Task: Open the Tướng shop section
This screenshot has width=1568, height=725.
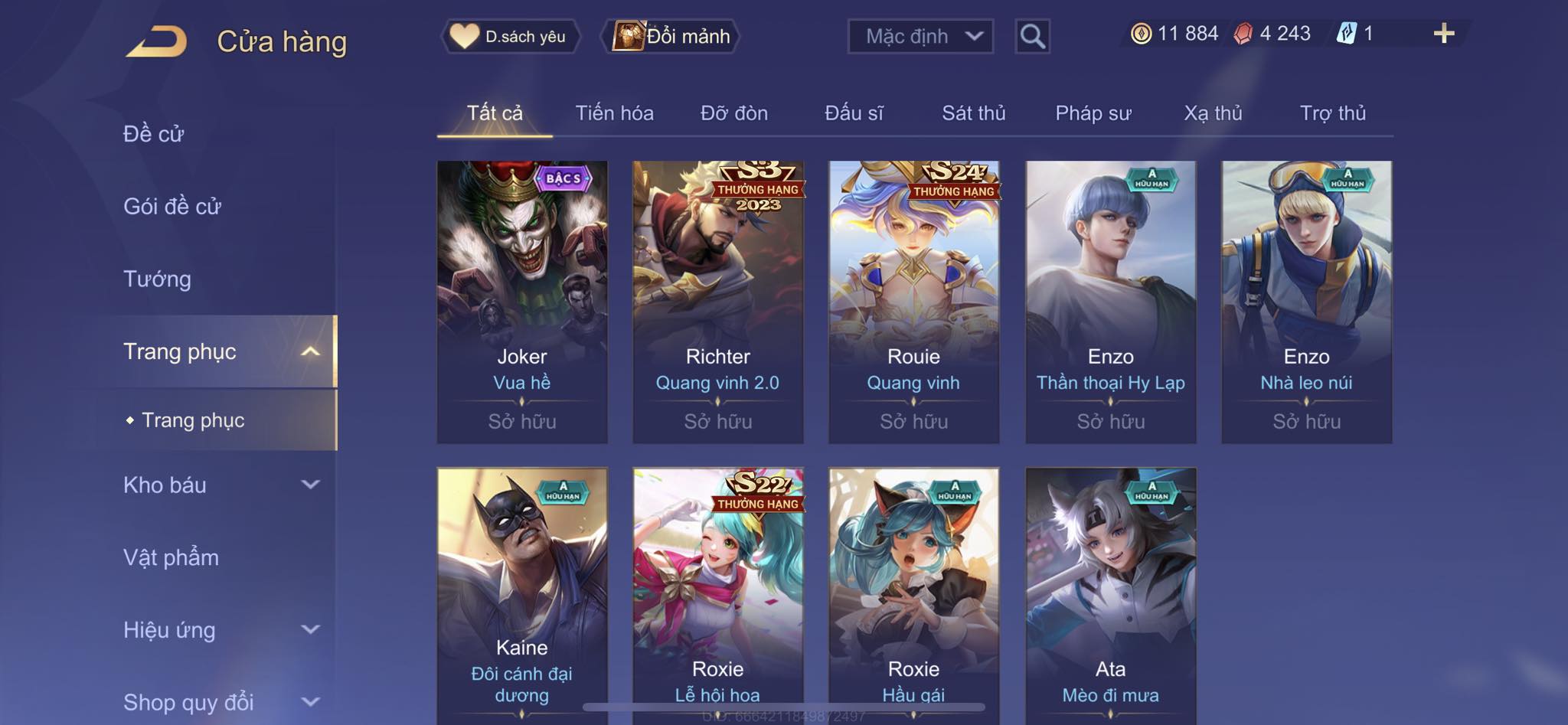Action: [x=157, y=279]
